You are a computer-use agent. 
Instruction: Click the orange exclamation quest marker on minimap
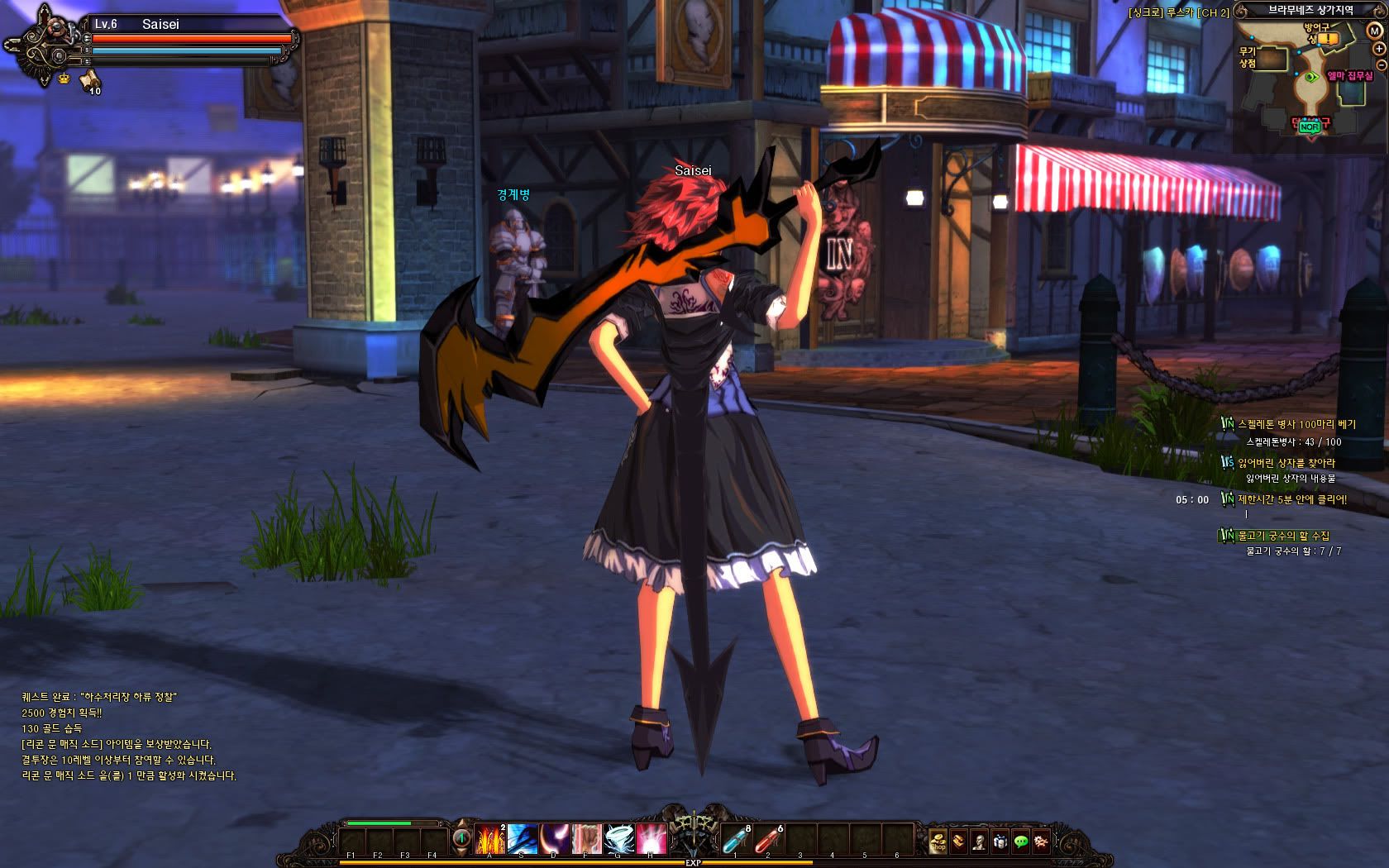[x=1326, y=39]
